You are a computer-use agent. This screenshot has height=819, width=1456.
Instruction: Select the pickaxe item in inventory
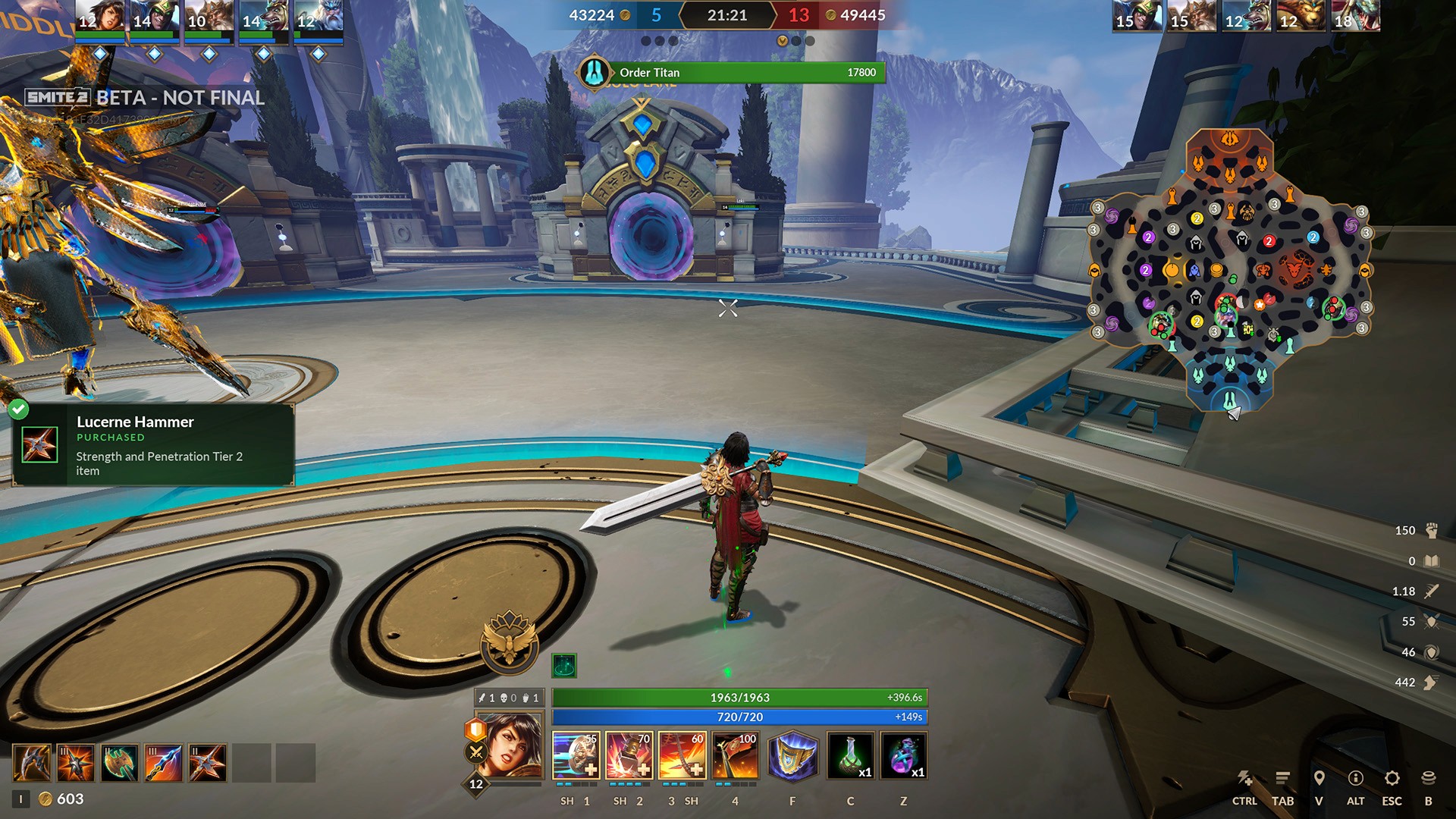click(x=32, y=762)
